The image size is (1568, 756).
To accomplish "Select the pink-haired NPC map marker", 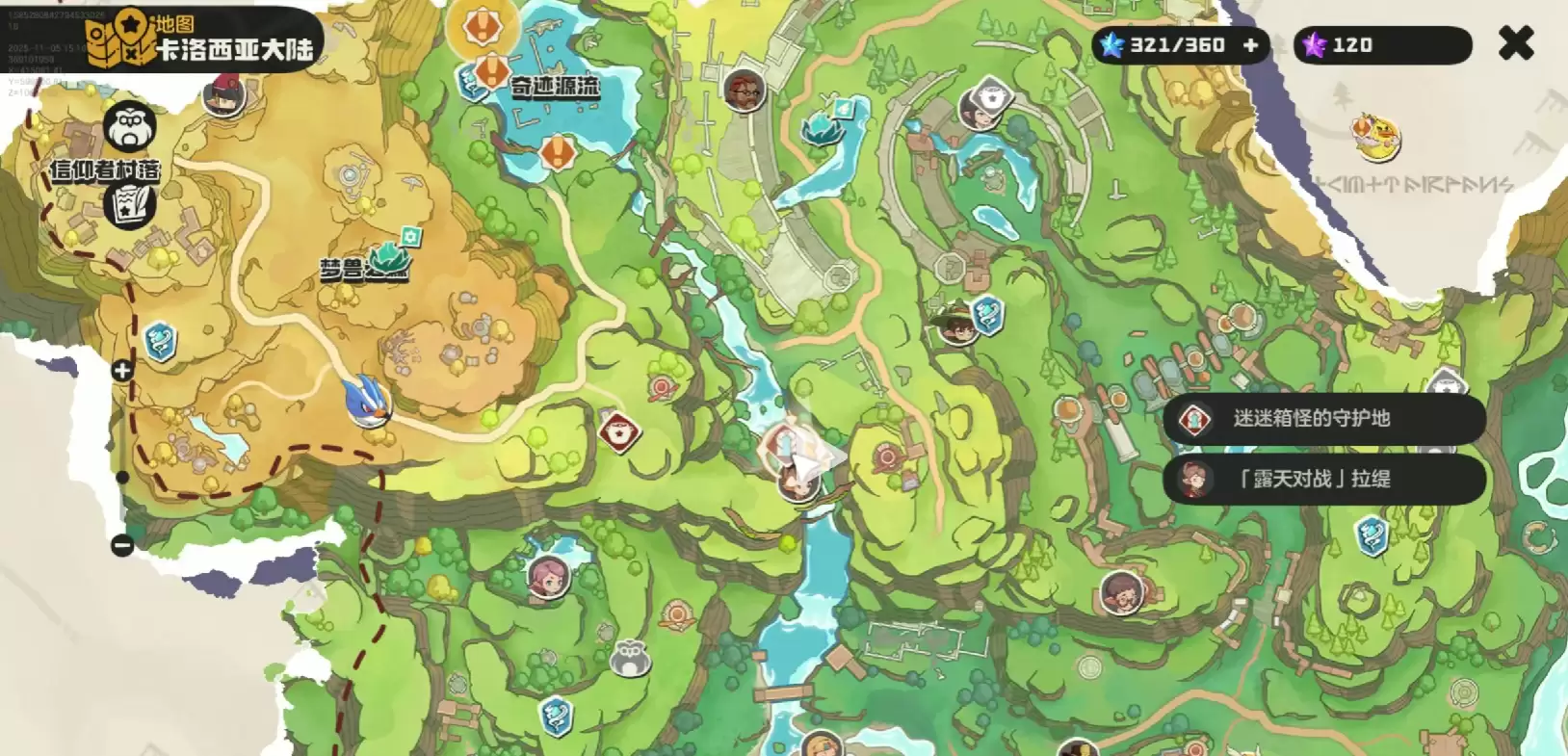I will pyautogui.click(x=548, y=577).
